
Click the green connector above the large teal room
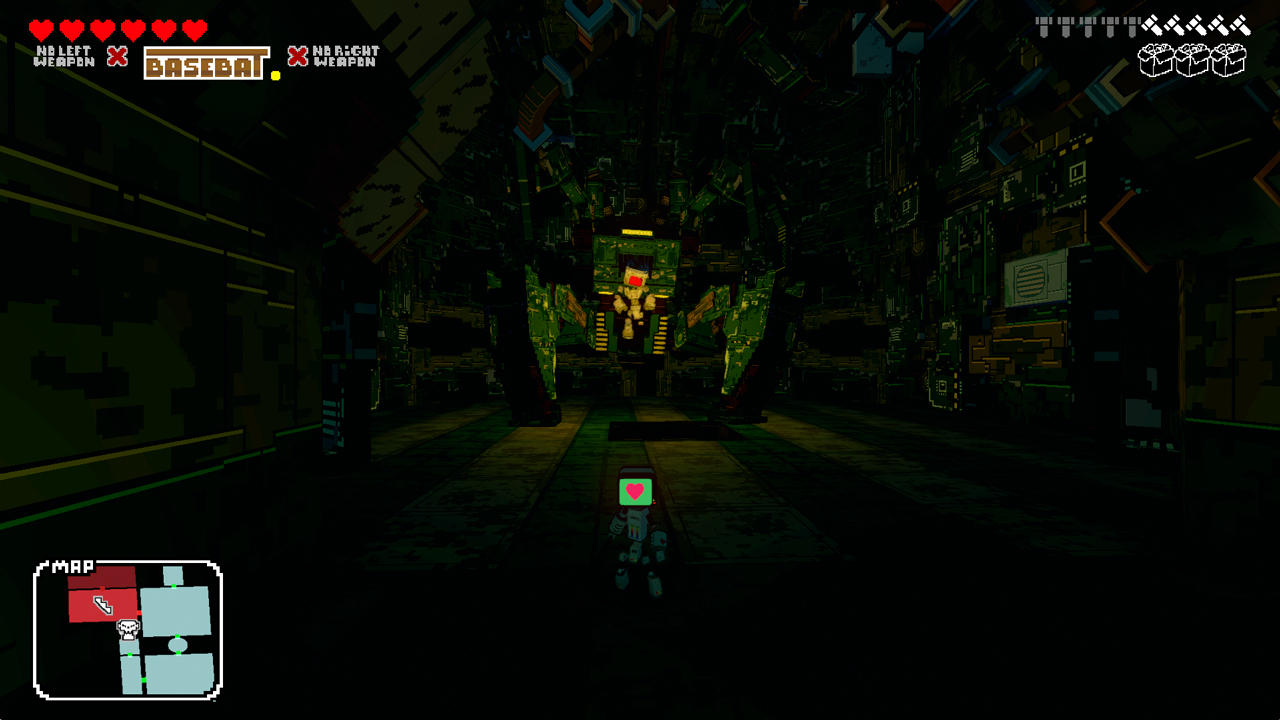click(173, 586)
